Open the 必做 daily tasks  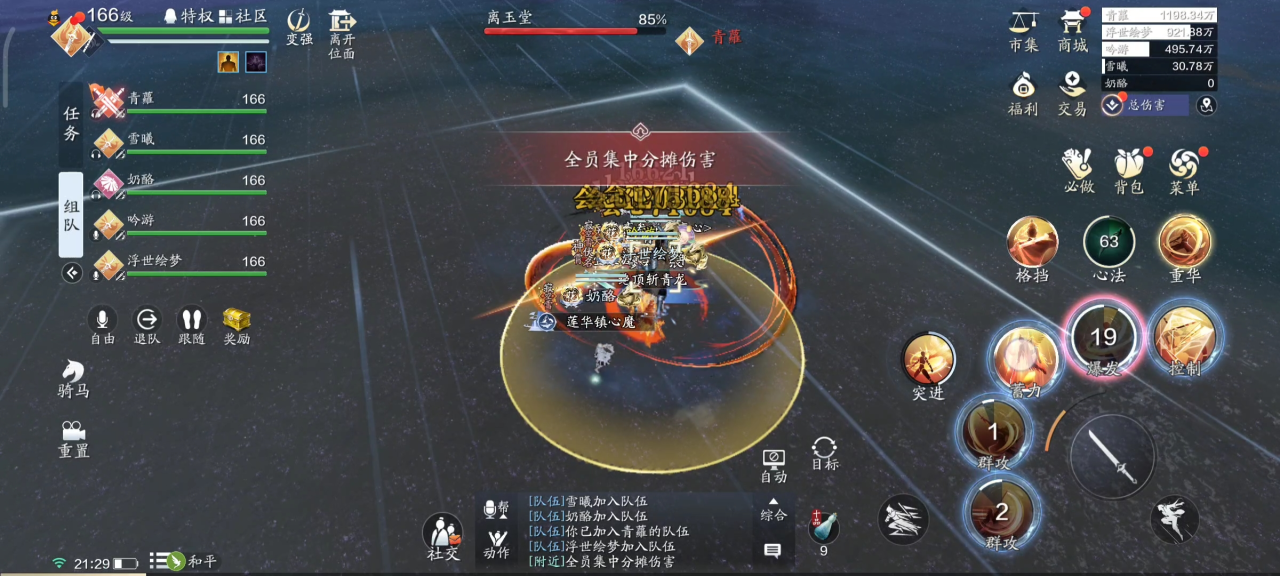[x=1079, y=170]
